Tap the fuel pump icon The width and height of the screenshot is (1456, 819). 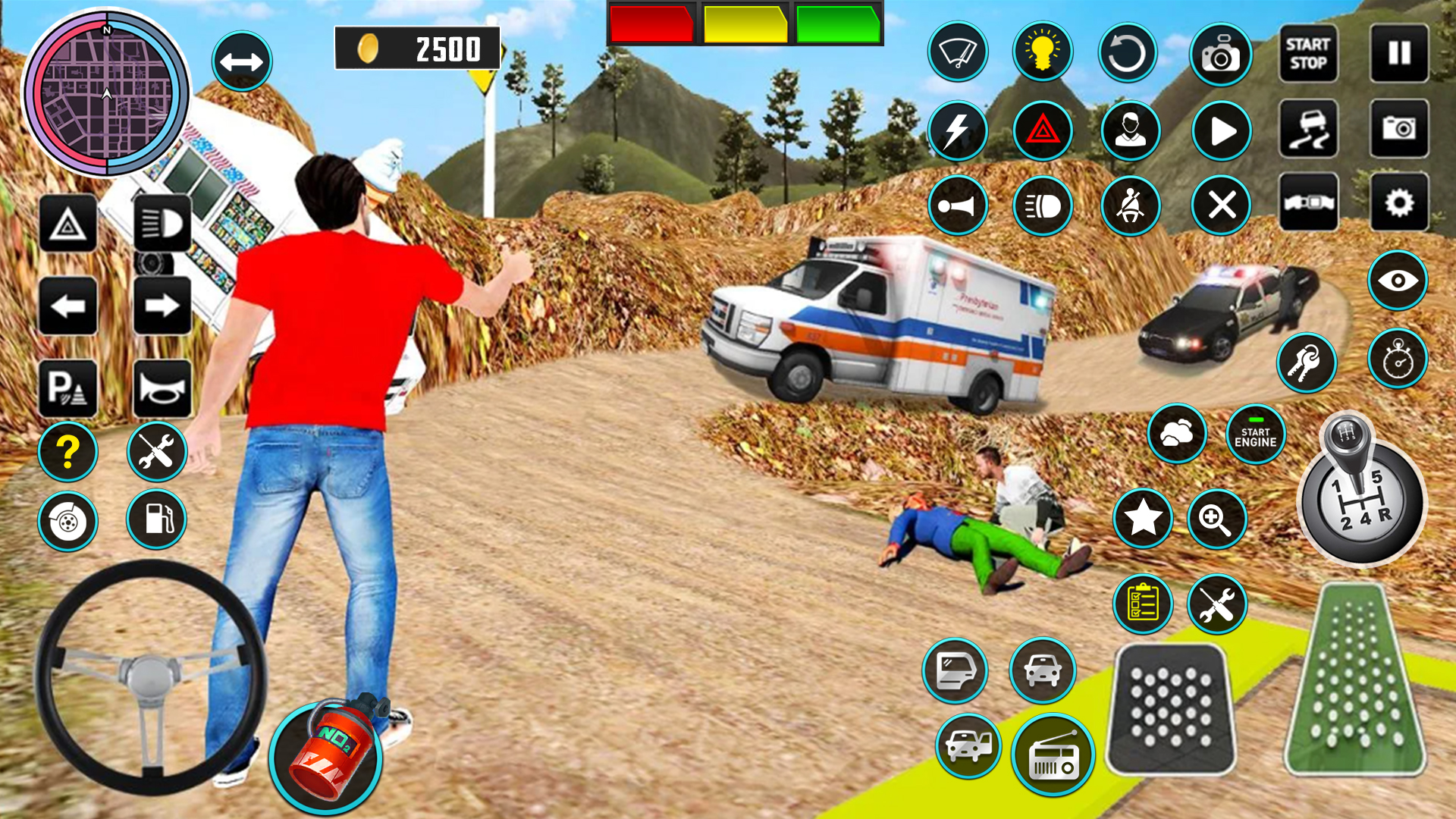(x=155, y=519)
